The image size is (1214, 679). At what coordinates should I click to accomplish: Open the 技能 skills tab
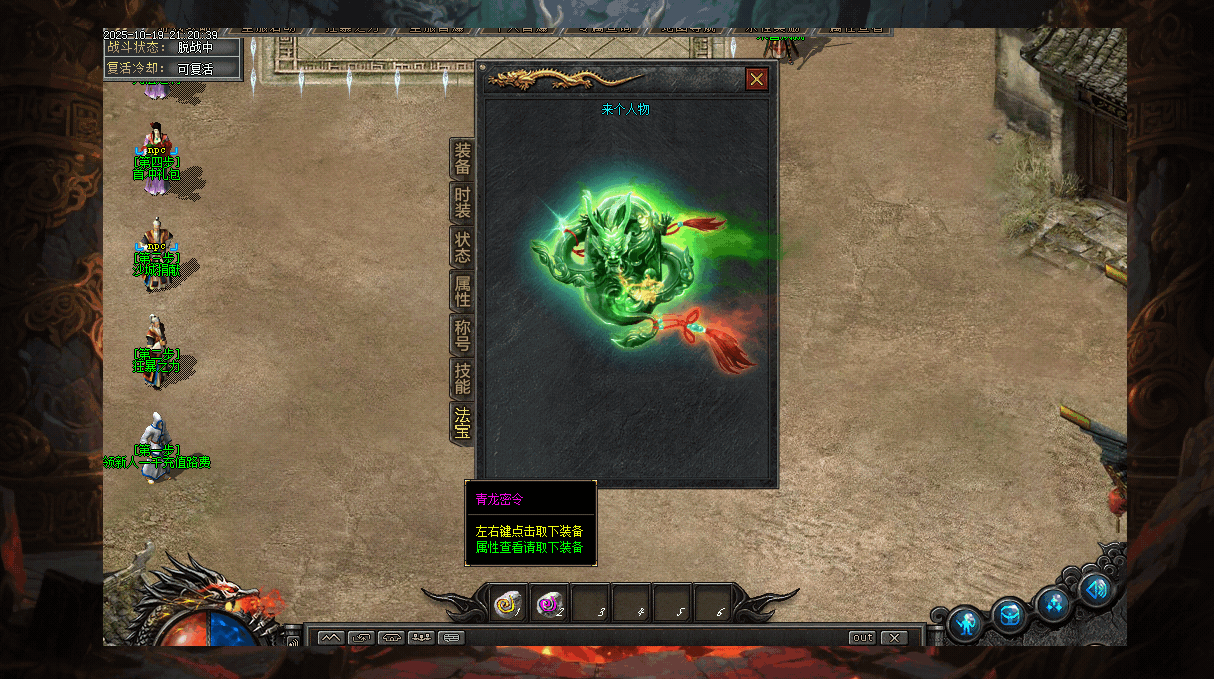point(462,378)
